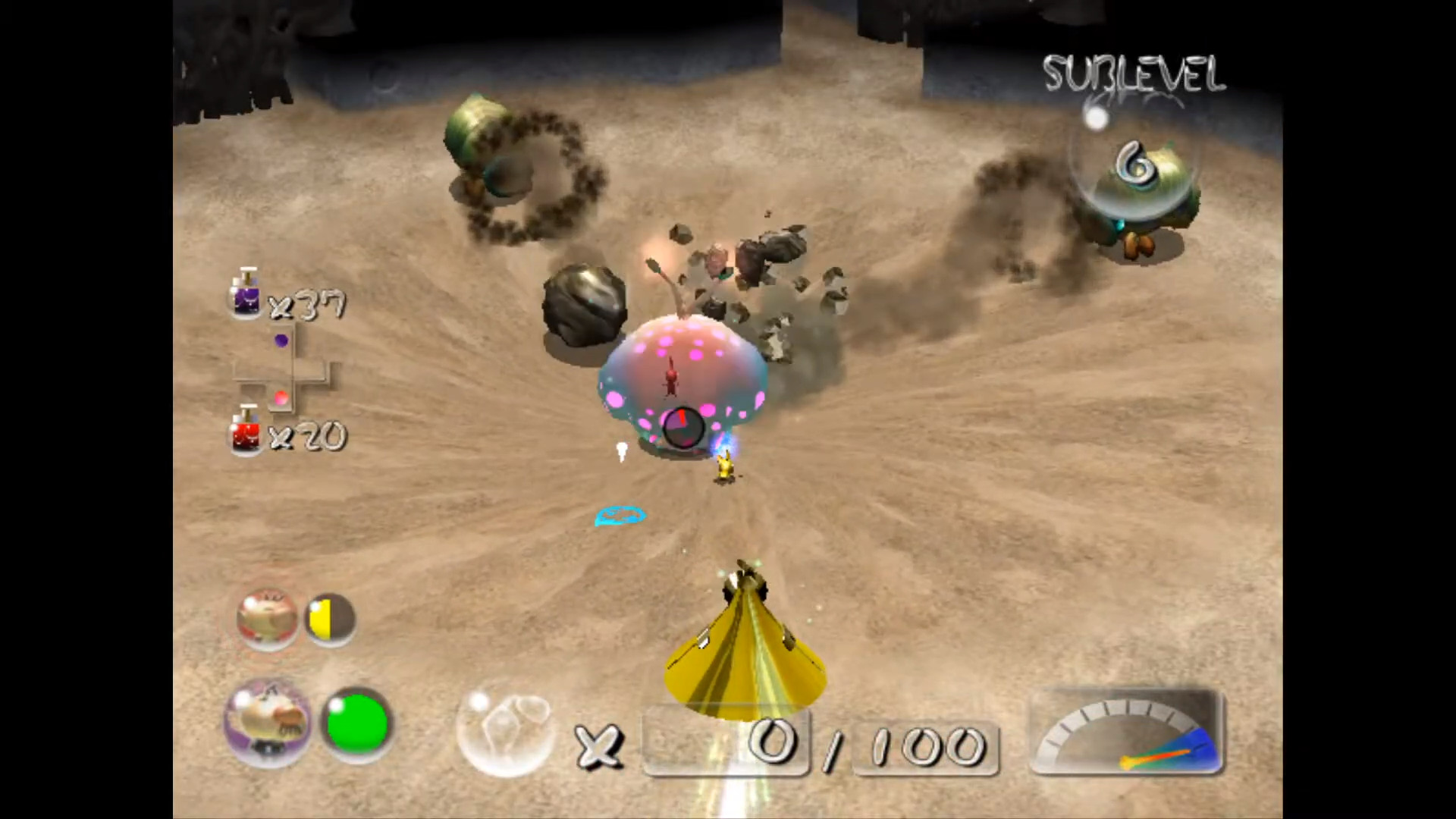Toggle the purple dot on the D-pad indicator
Viewport: 1456px width, 819px height.
tap(281, 340)
